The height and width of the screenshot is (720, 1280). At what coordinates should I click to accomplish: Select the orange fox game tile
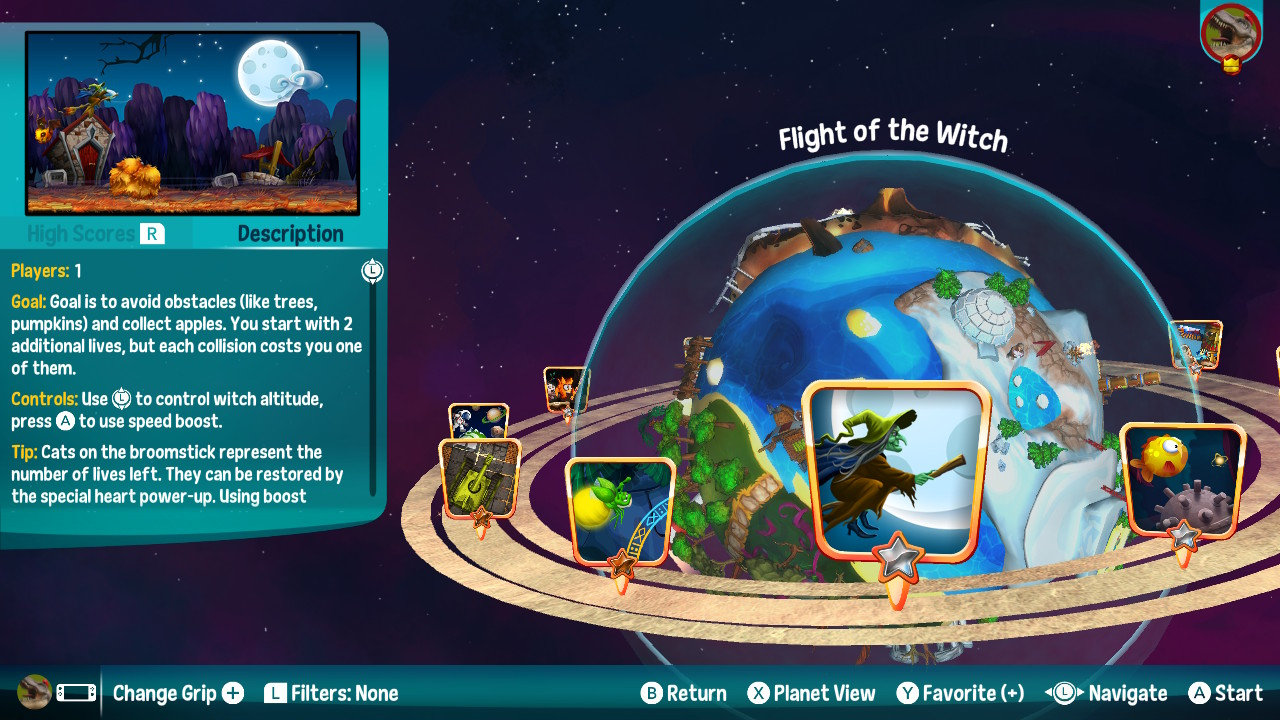pyautogui.click(x=564, y=389)
